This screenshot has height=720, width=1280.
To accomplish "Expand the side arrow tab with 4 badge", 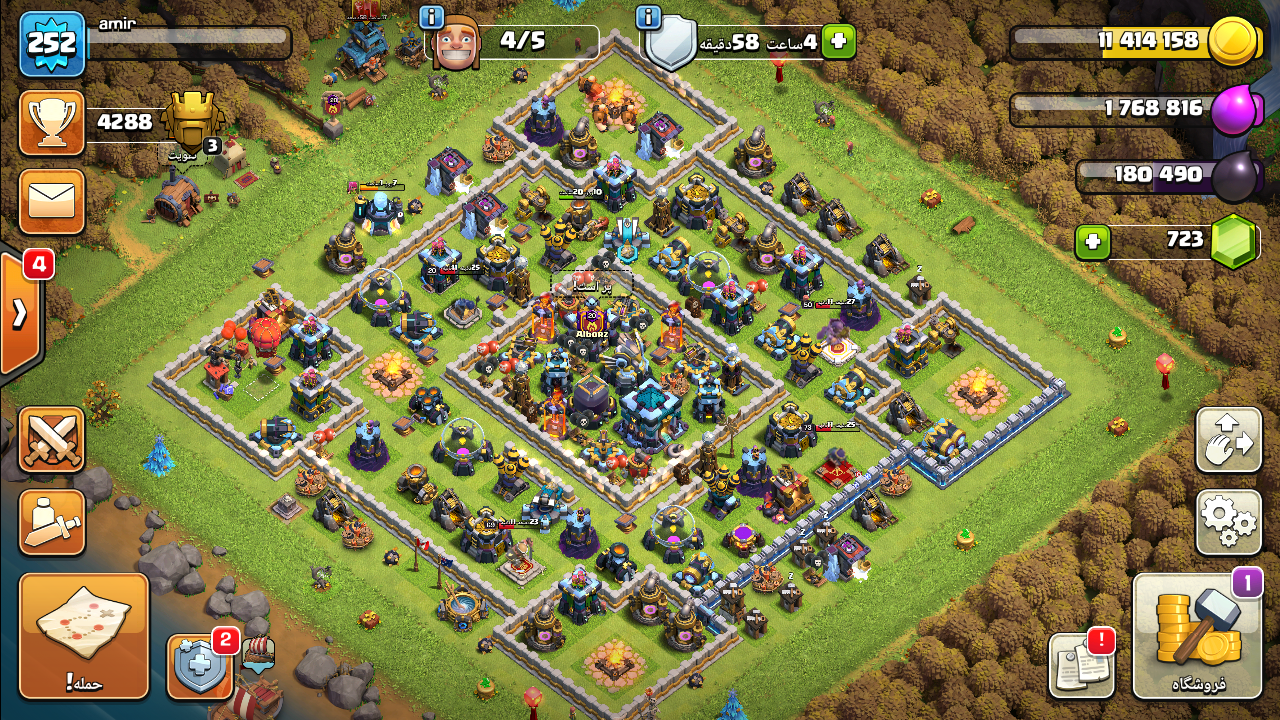I will point(20,313).
